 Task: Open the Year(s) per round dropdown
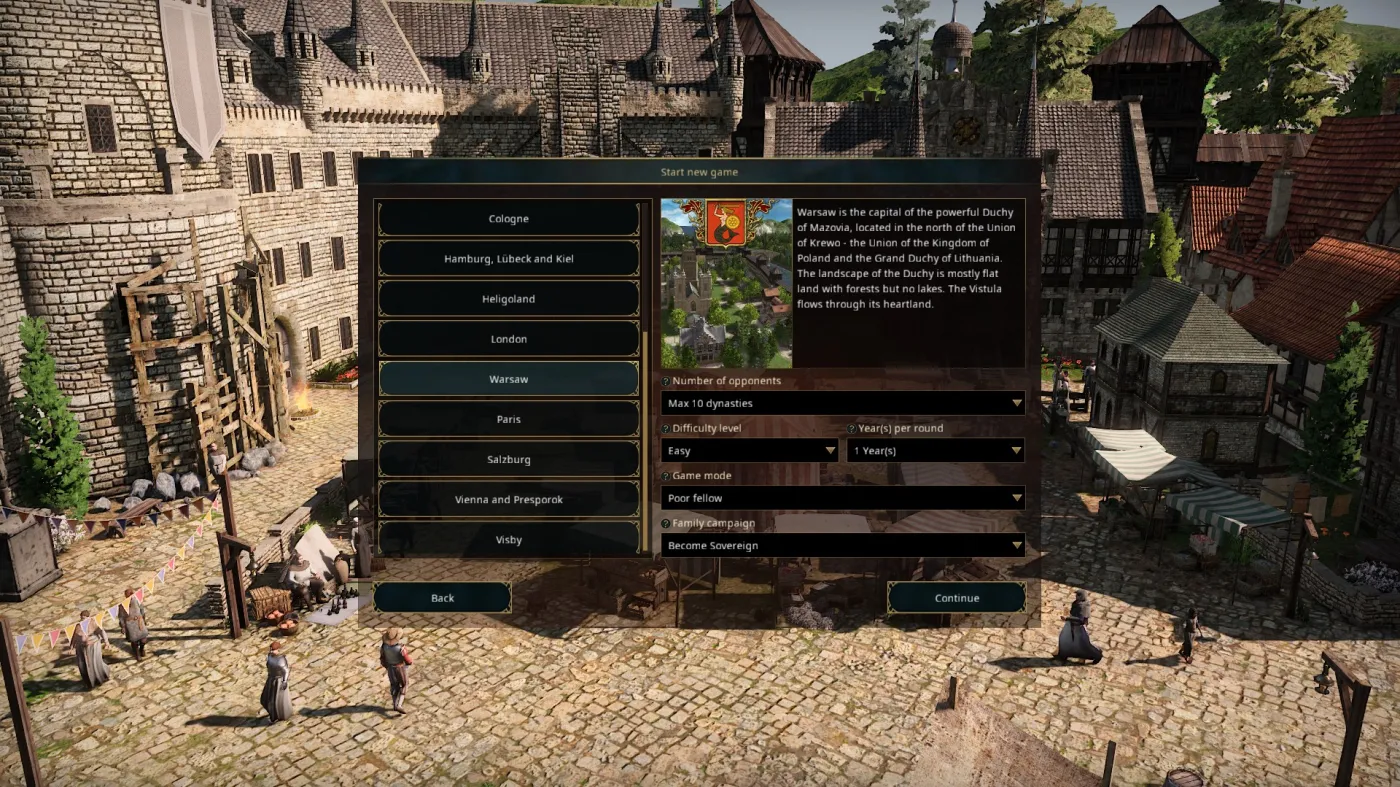(936, 450)
